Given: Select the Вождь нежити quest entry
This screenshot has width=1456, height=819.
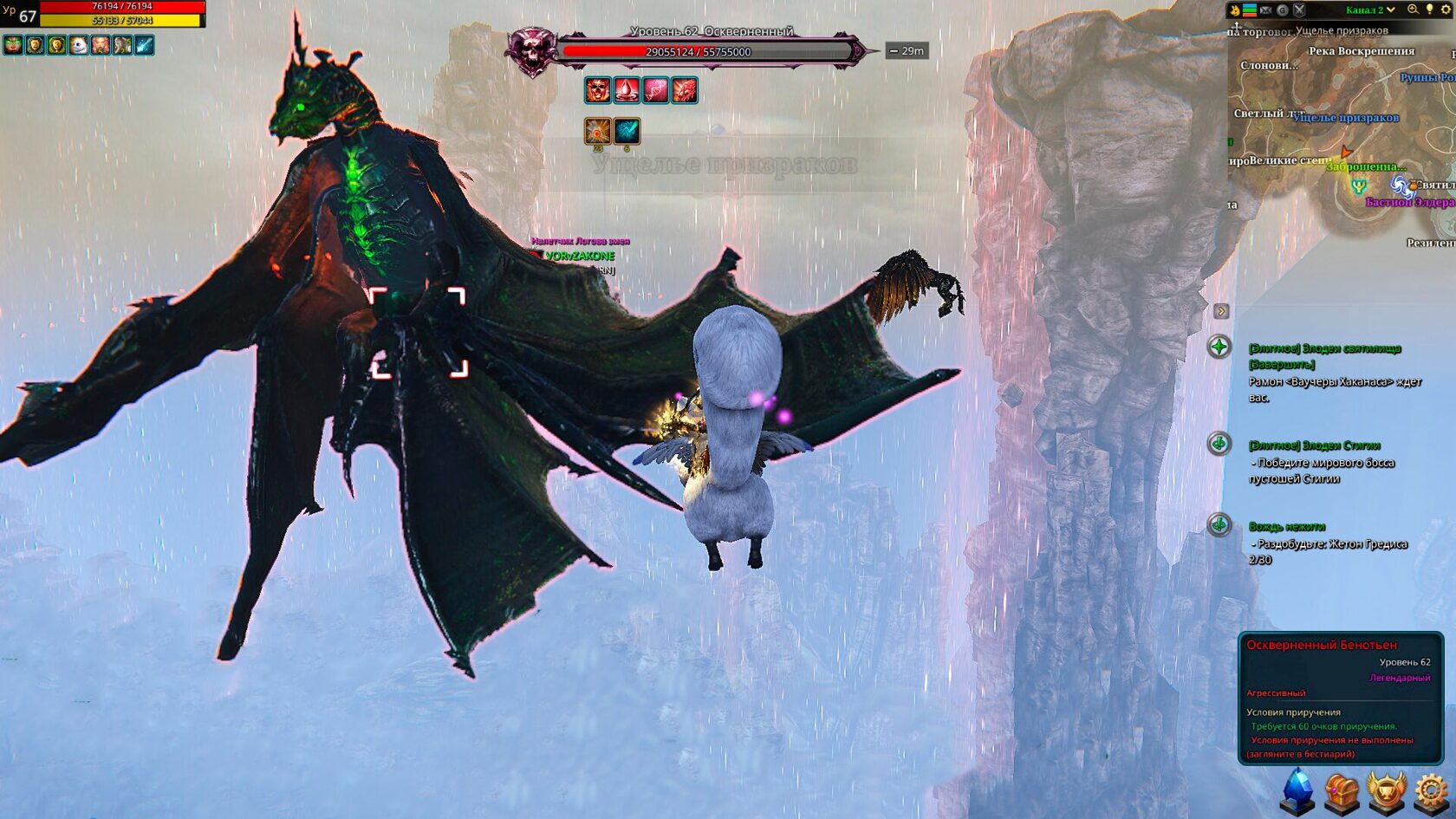Looking at the screenshot, I should click(x=1287, y=527).
